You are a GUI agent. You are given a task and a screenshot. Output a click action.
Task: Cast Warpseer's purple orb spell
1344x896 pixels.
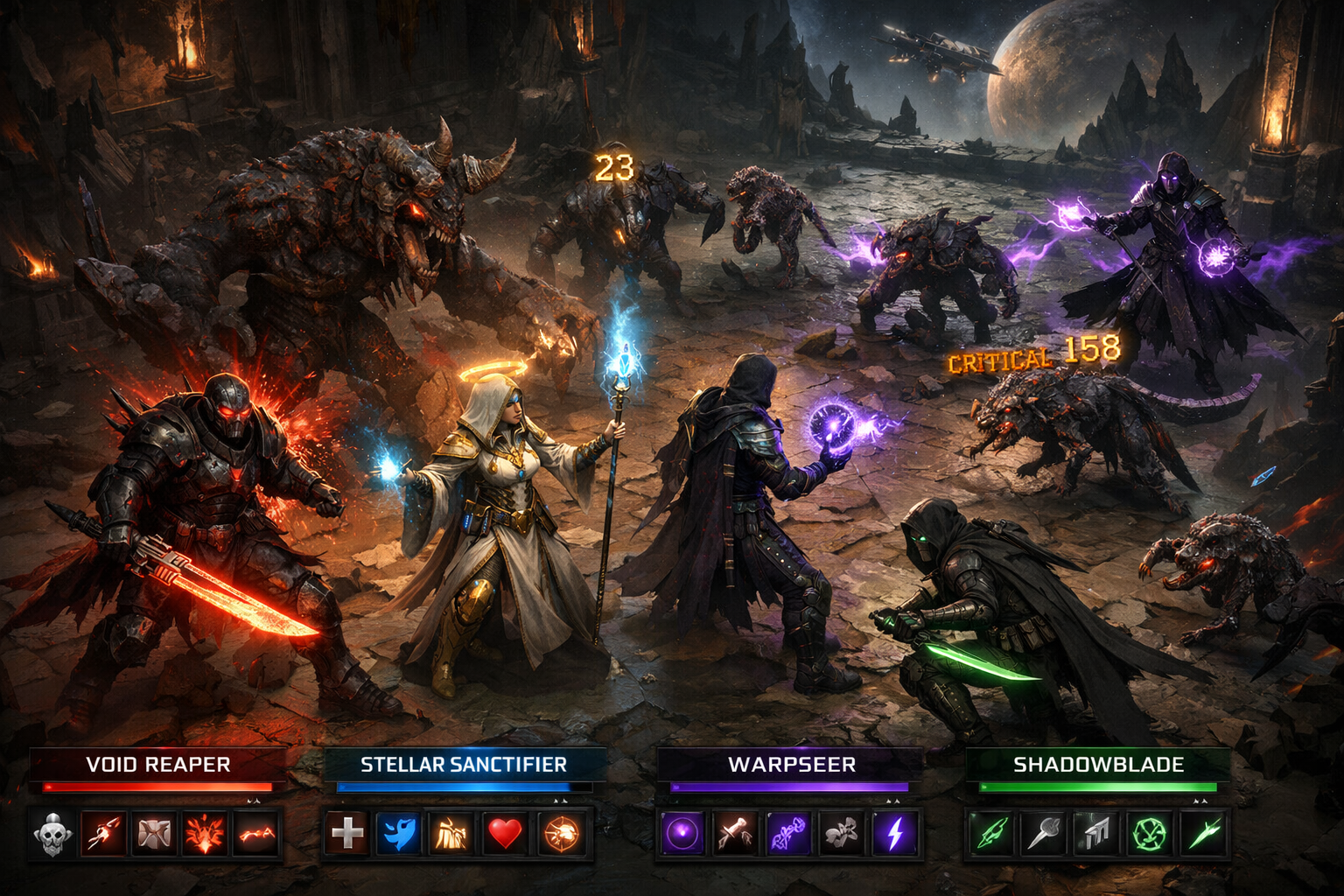click(x=682, y=833)
